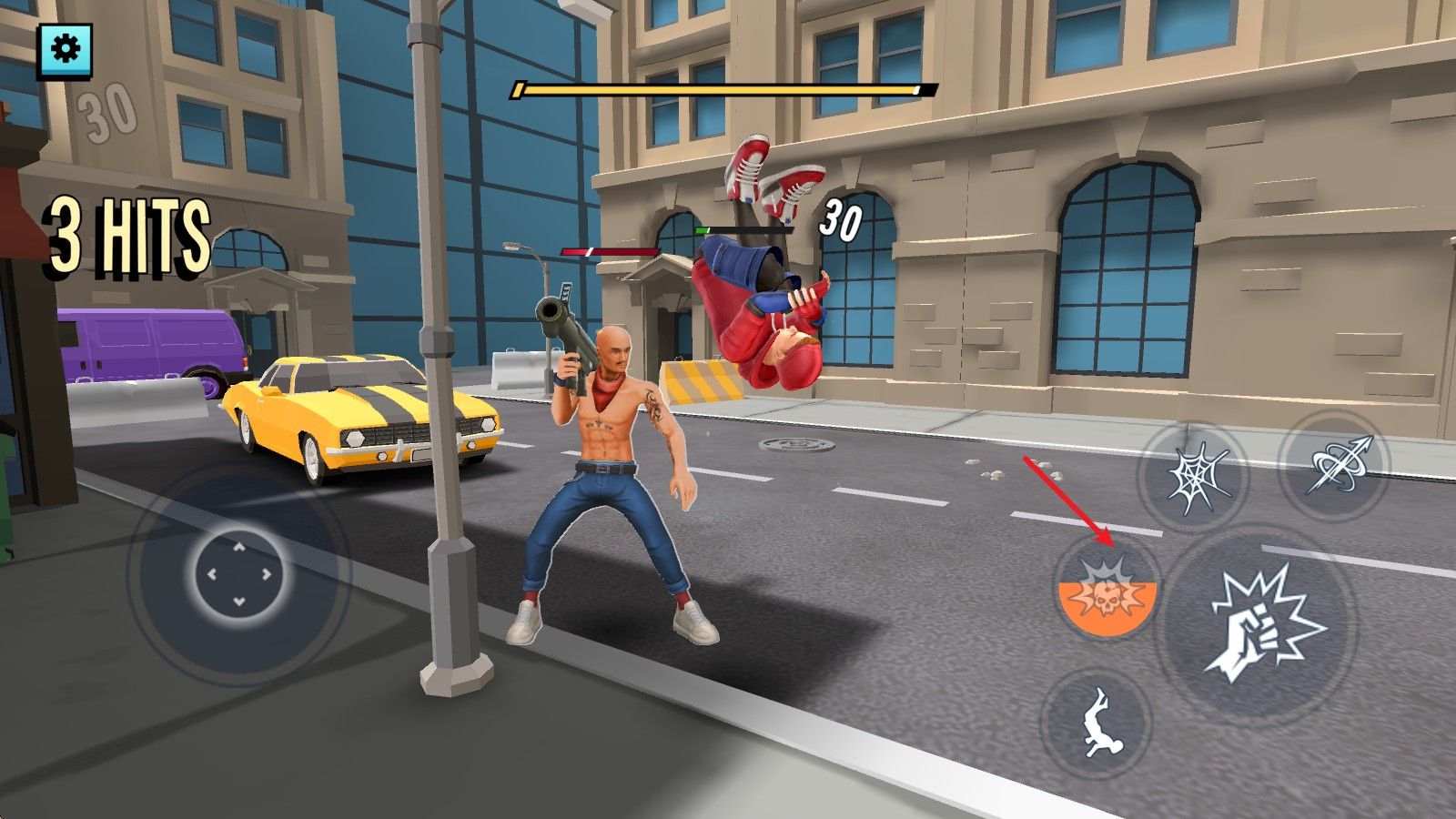
Task: Trigger the web swing arrow ability
Action: (x=1334, y=465)
